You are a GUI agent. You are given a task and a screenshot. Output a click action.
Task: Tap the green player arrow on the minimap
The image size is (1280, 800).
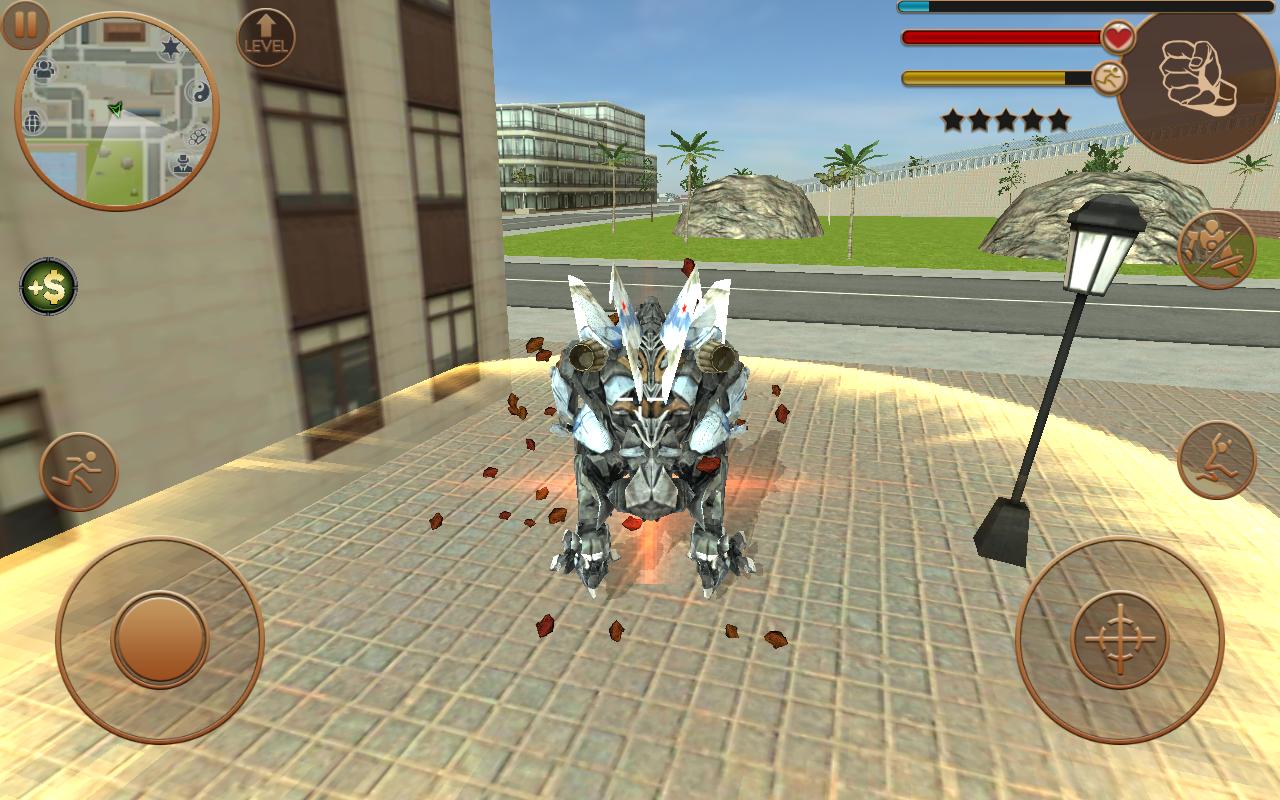point(115,108)
